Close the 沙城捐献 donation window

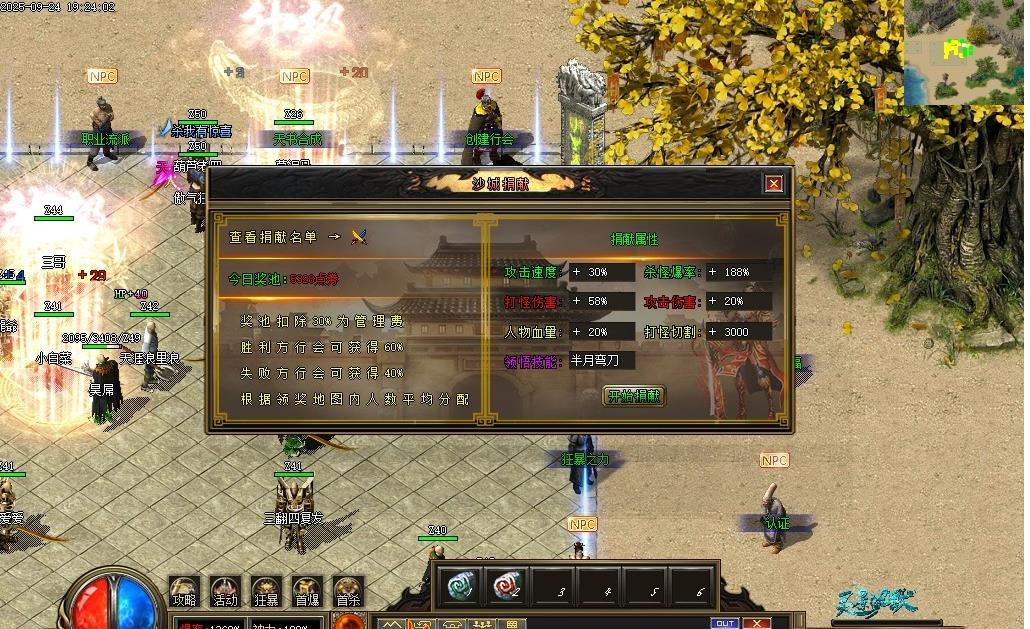pos(773,184)
